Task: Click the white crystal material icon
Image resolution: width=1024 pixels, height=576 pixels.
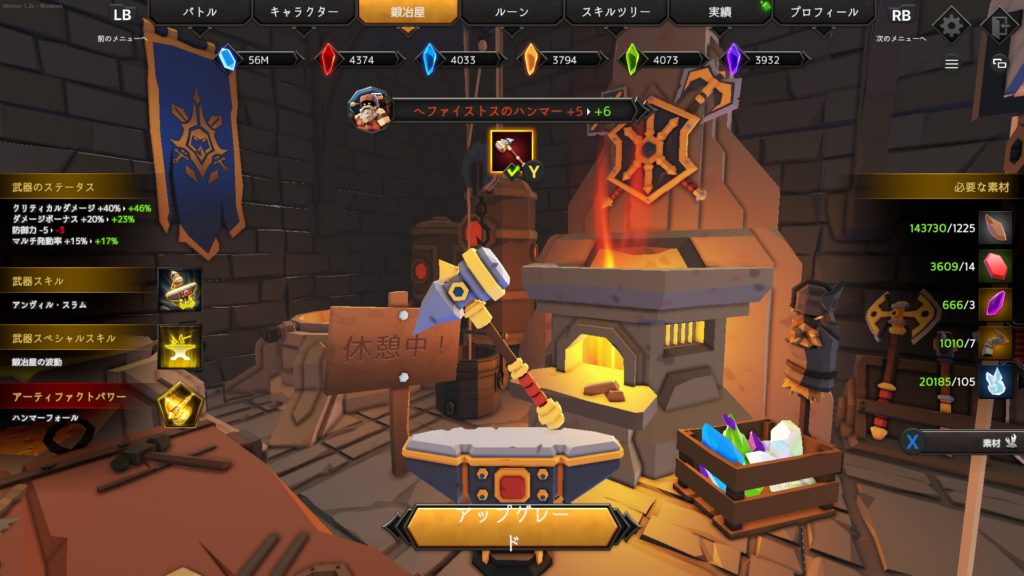Action: pos(994,381)
